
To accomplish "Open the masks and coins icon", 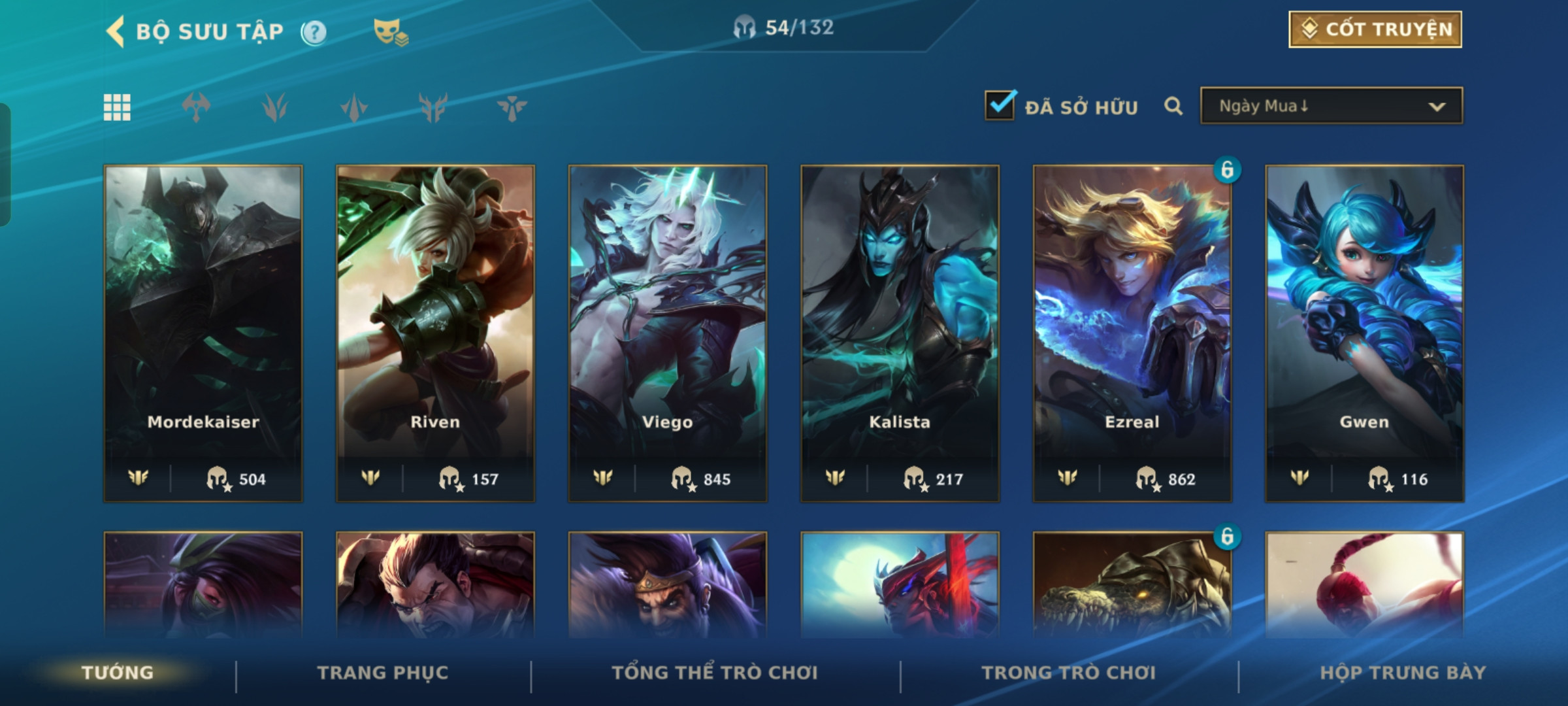I will [x=390, y=32].
